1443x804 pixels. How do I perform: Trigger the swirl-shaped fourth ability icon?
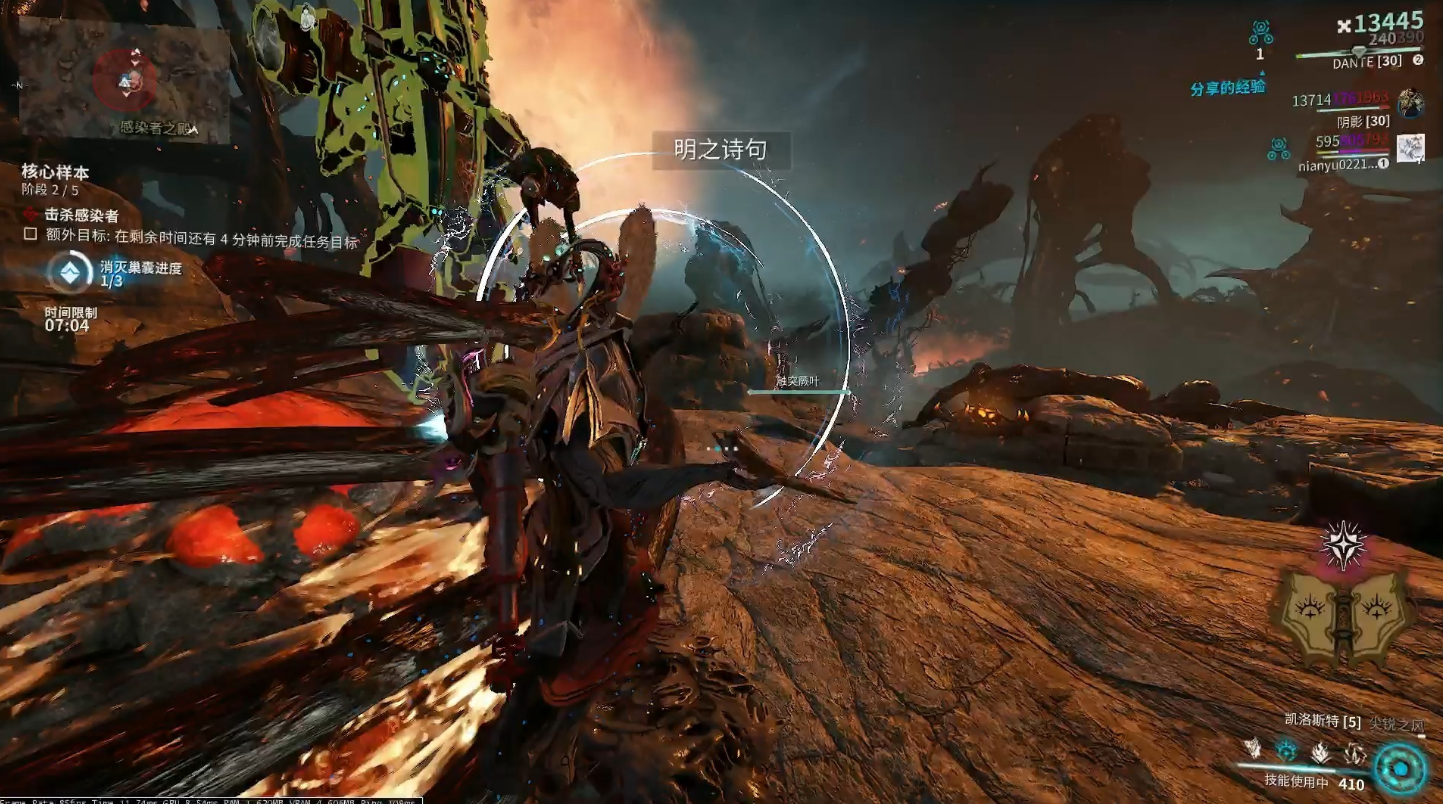point(1355,752)
